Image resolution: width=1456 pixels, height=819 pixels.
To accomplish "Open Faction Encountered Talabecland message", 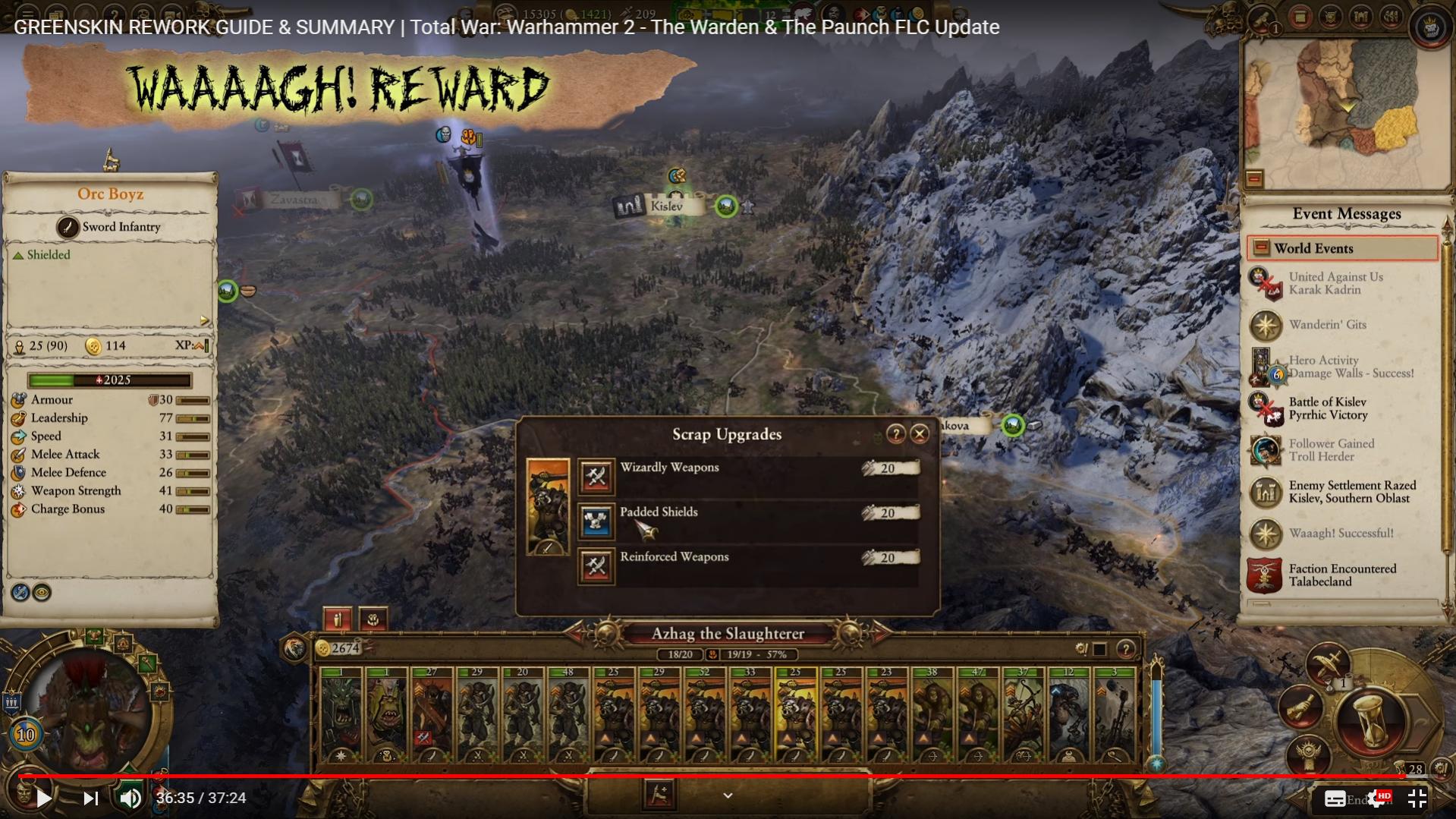I will [x=1341, y=575].
